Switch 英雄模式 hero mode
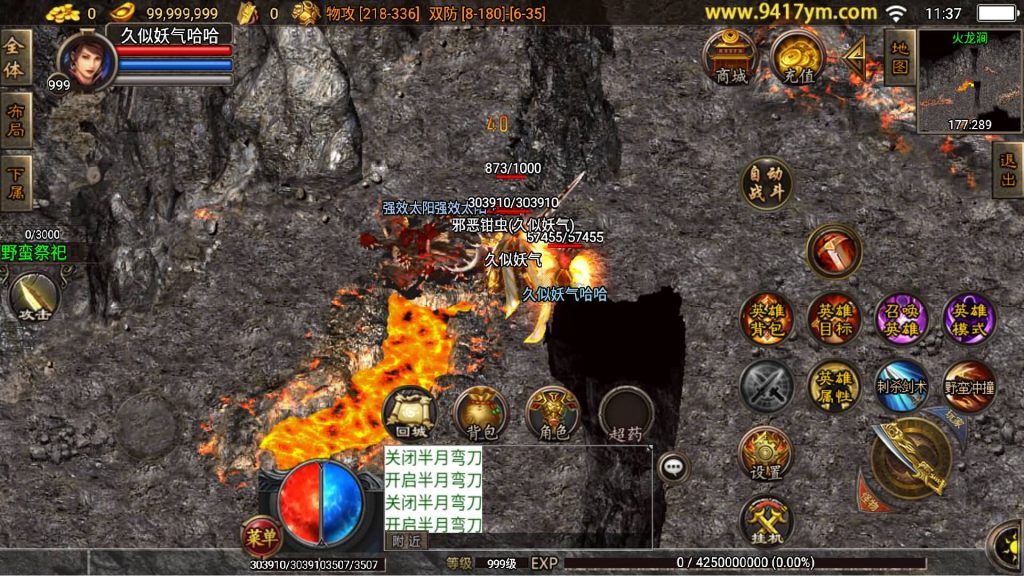 969,319
